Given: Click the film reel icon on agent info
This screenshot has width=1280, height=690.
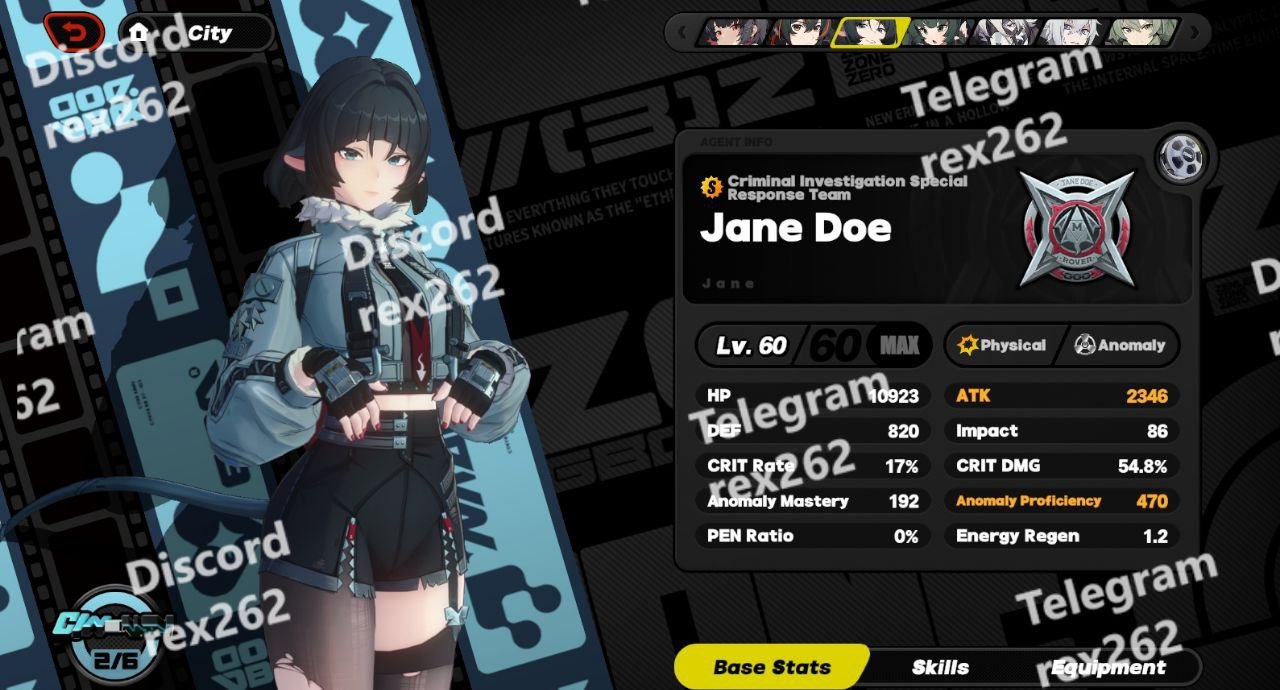Looking at the screenshot, I should tap(1182, 158).
